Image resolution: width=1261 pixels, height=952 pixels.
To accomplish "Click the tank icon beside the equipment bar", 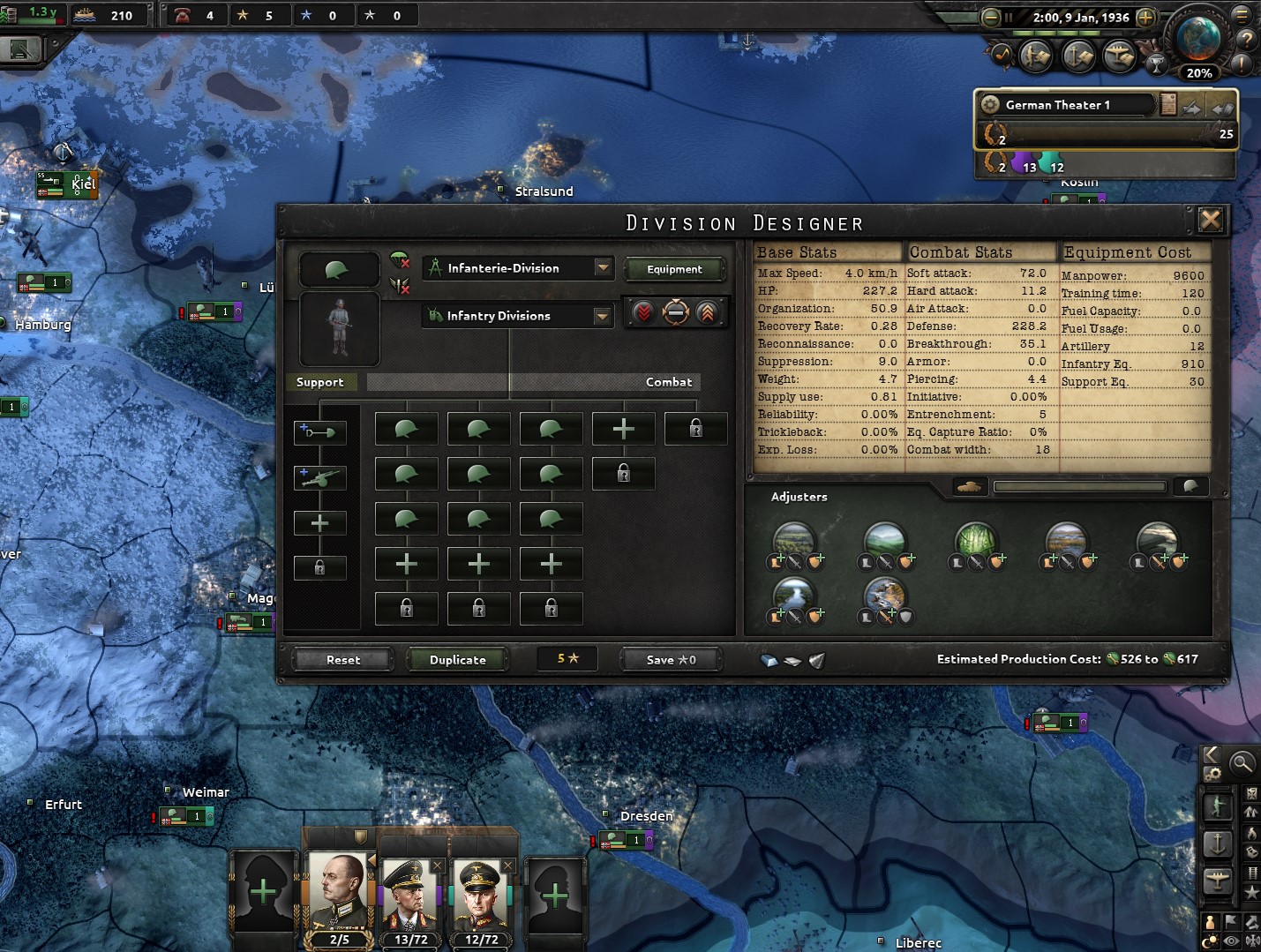I will pos(969,486).
